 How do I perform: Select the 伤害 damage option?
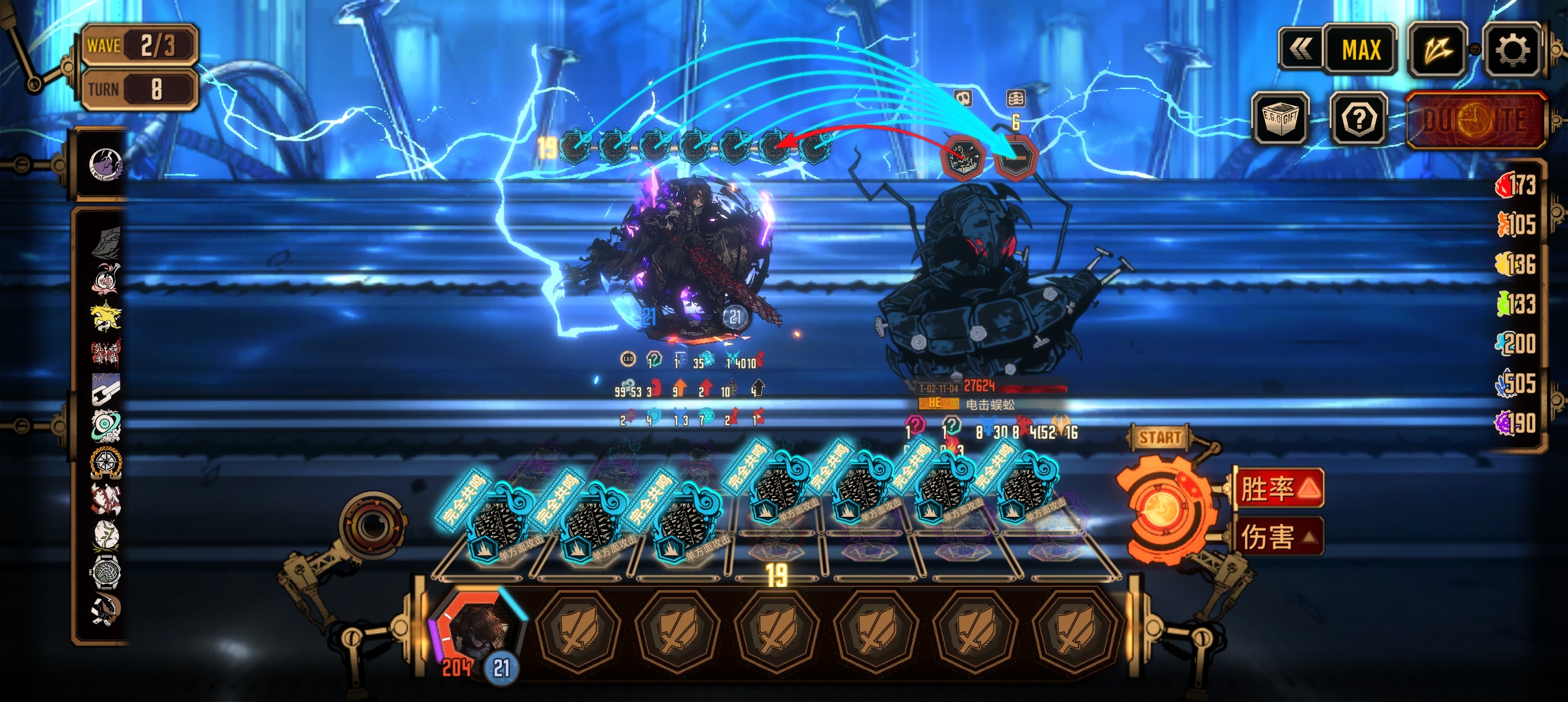click(1279, 537)
